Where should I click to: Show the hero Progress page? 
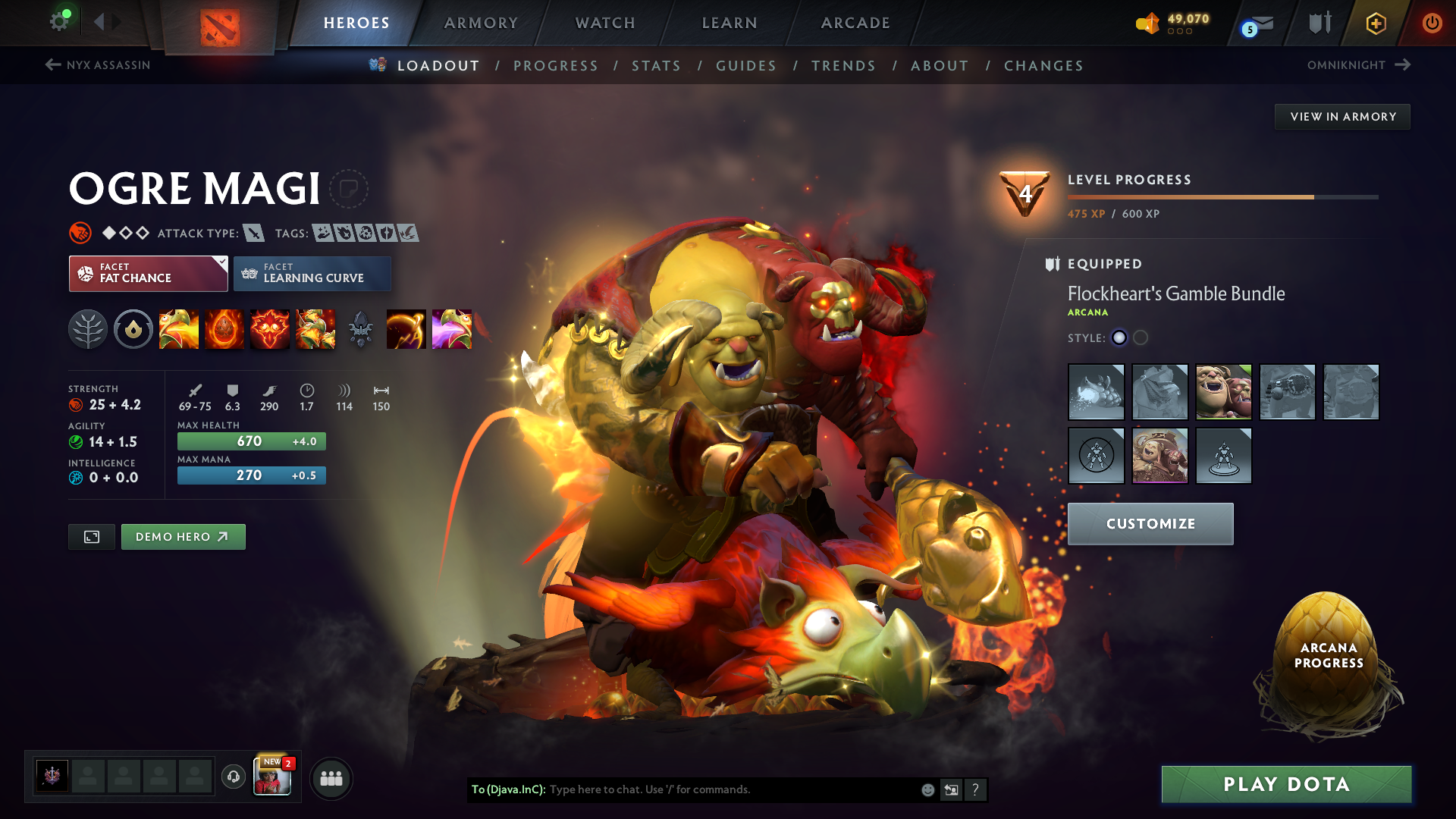(x=556, y=66)
